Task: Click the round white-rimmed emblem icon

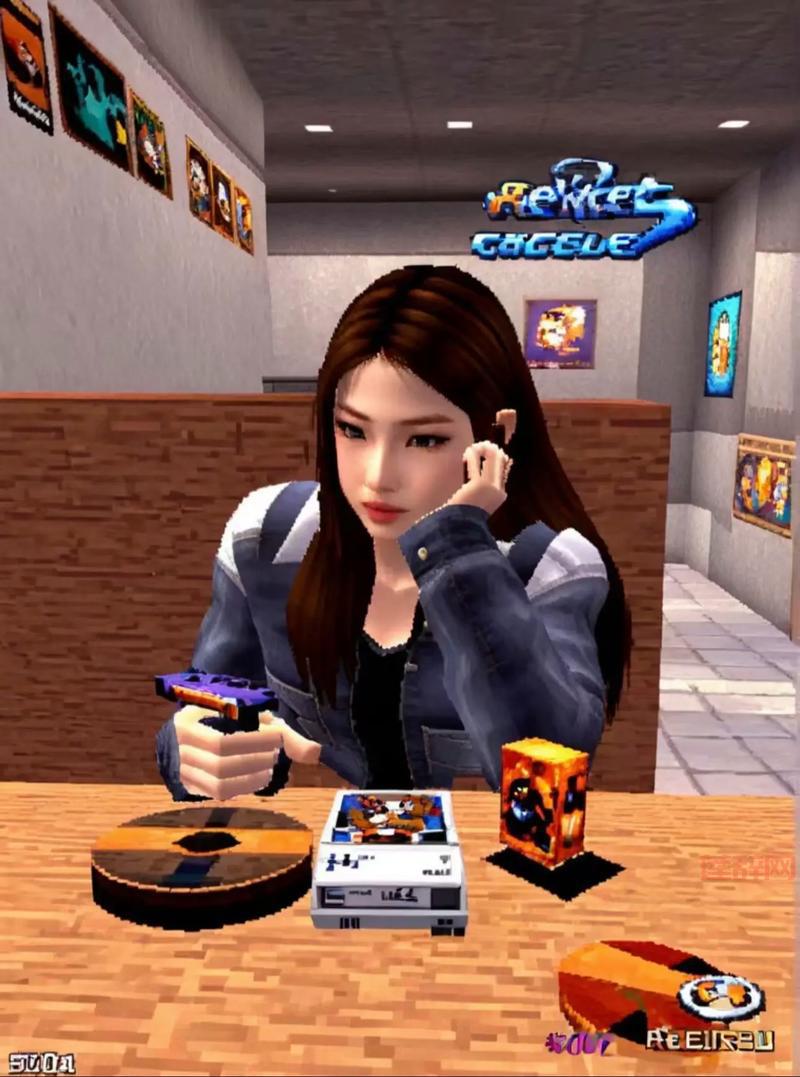Action: pyautogui.click(x=720, y=996)
